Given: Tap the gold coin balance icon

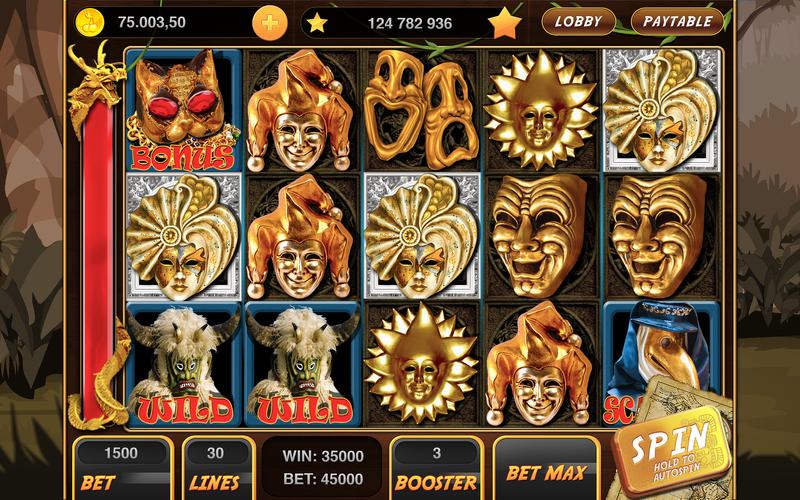Looking at the screenshot, I should tap(90, 20).
